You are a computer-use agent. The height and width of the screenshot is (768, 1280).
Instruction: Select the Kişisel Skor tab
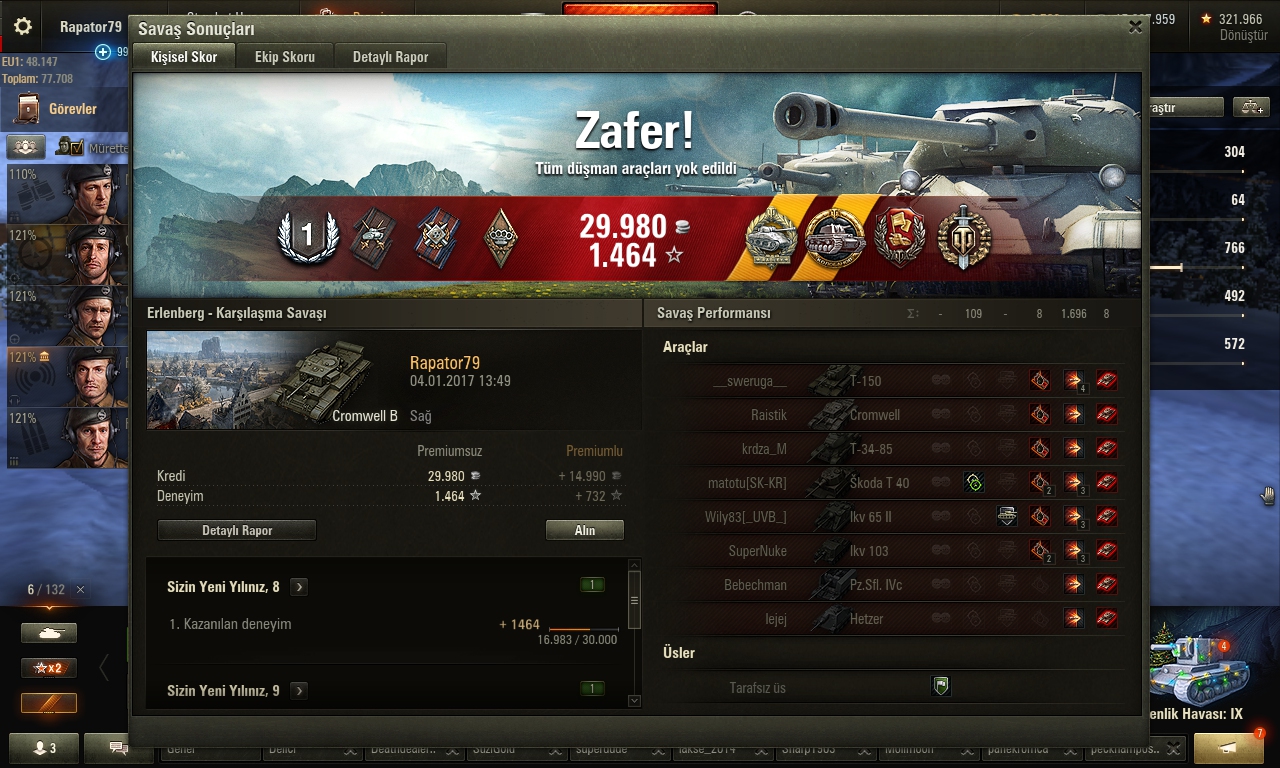pos(184,57)
